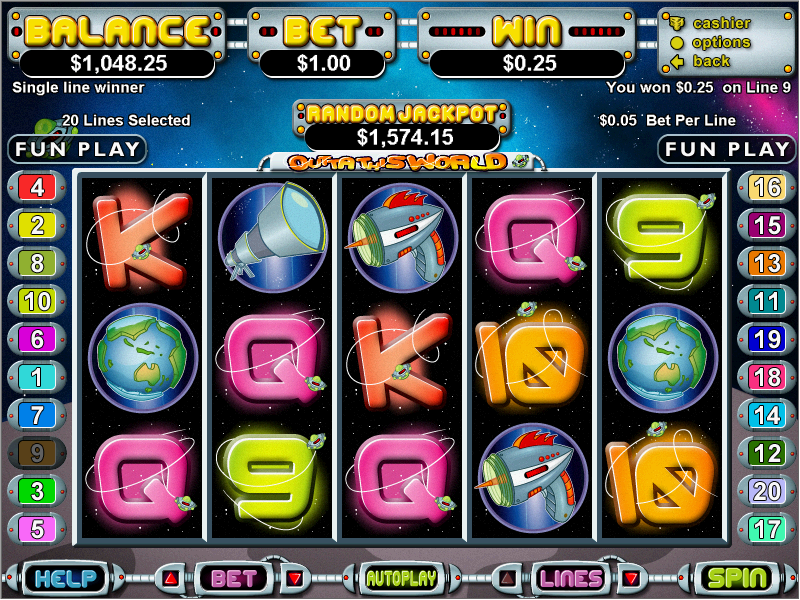800x600 pixels.
Task: Select payline 4 marker
Action: [37, 186]
